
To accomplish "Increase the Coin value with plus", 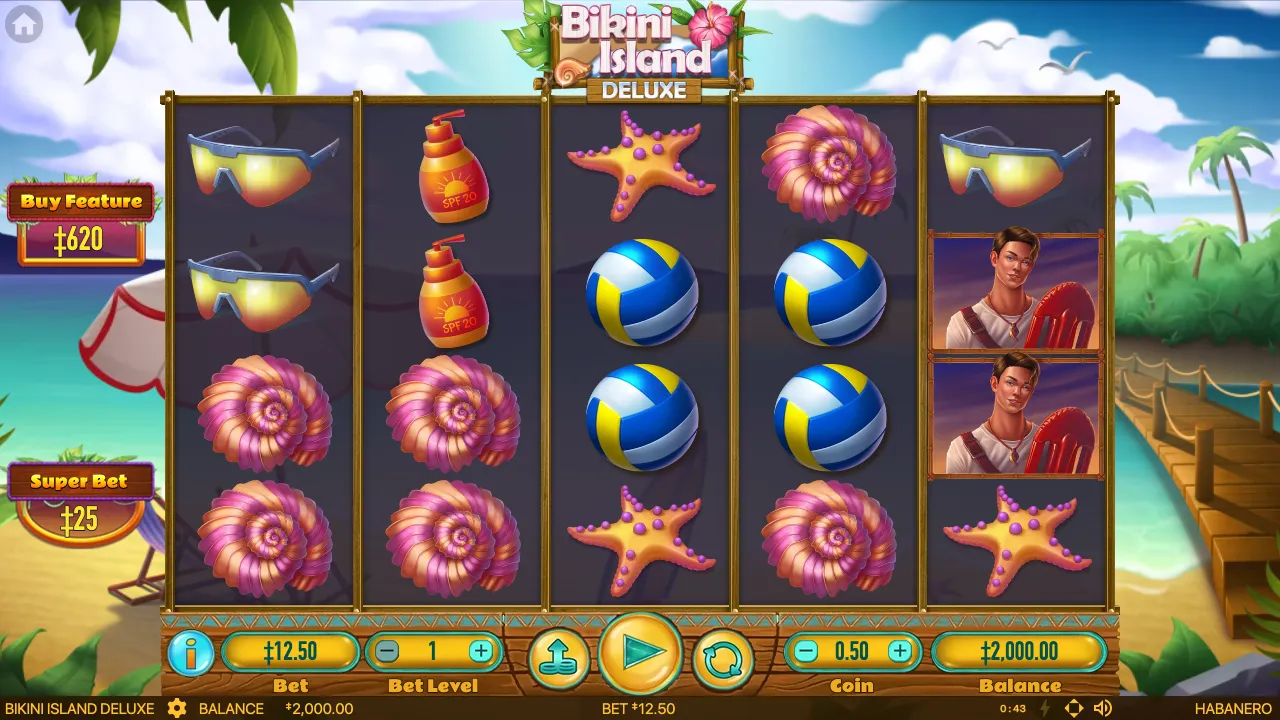I will pyautogui.click(x=902, y=652).
